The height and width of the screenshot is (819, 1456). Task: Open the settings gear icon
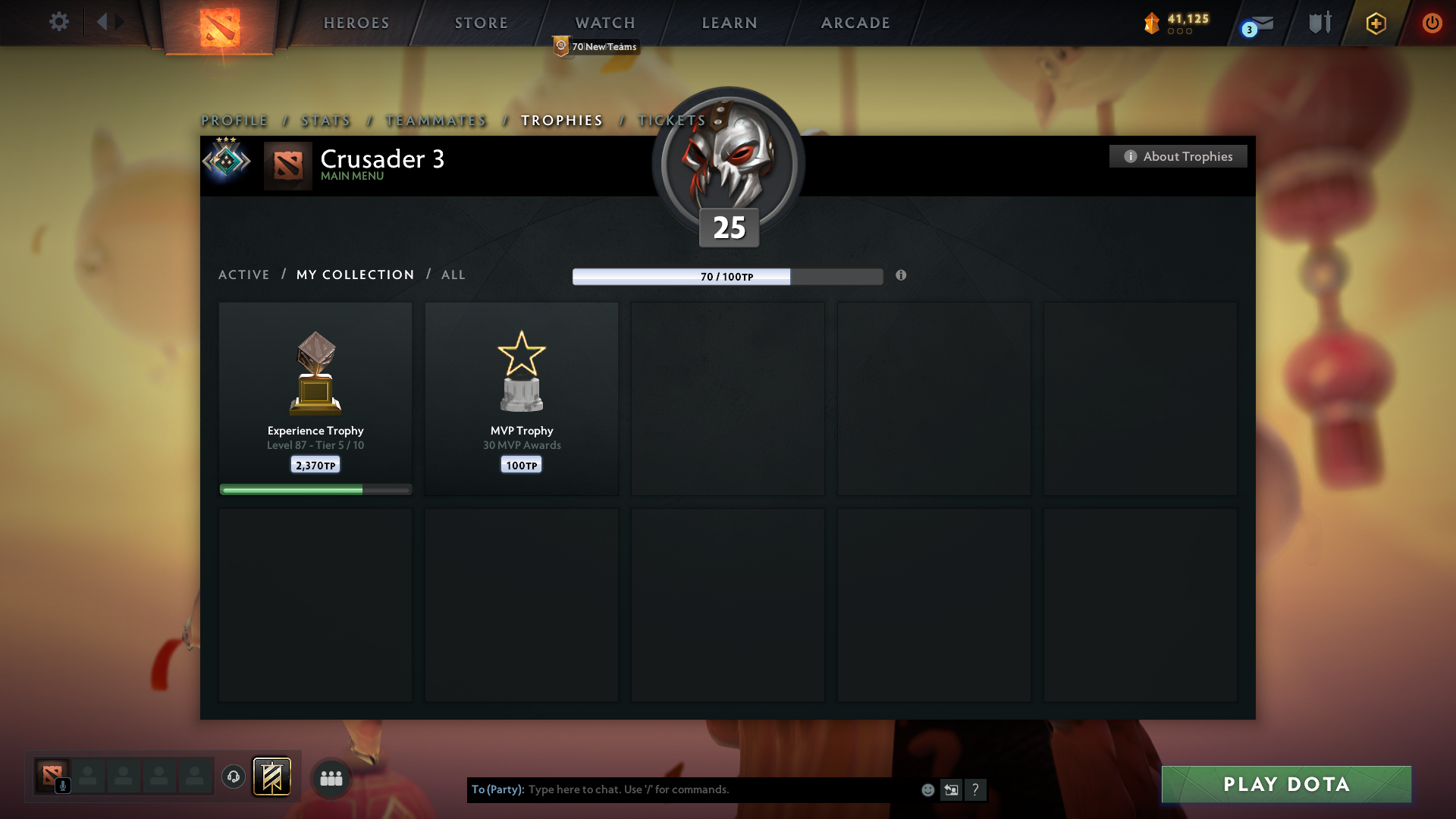point(59,22)
